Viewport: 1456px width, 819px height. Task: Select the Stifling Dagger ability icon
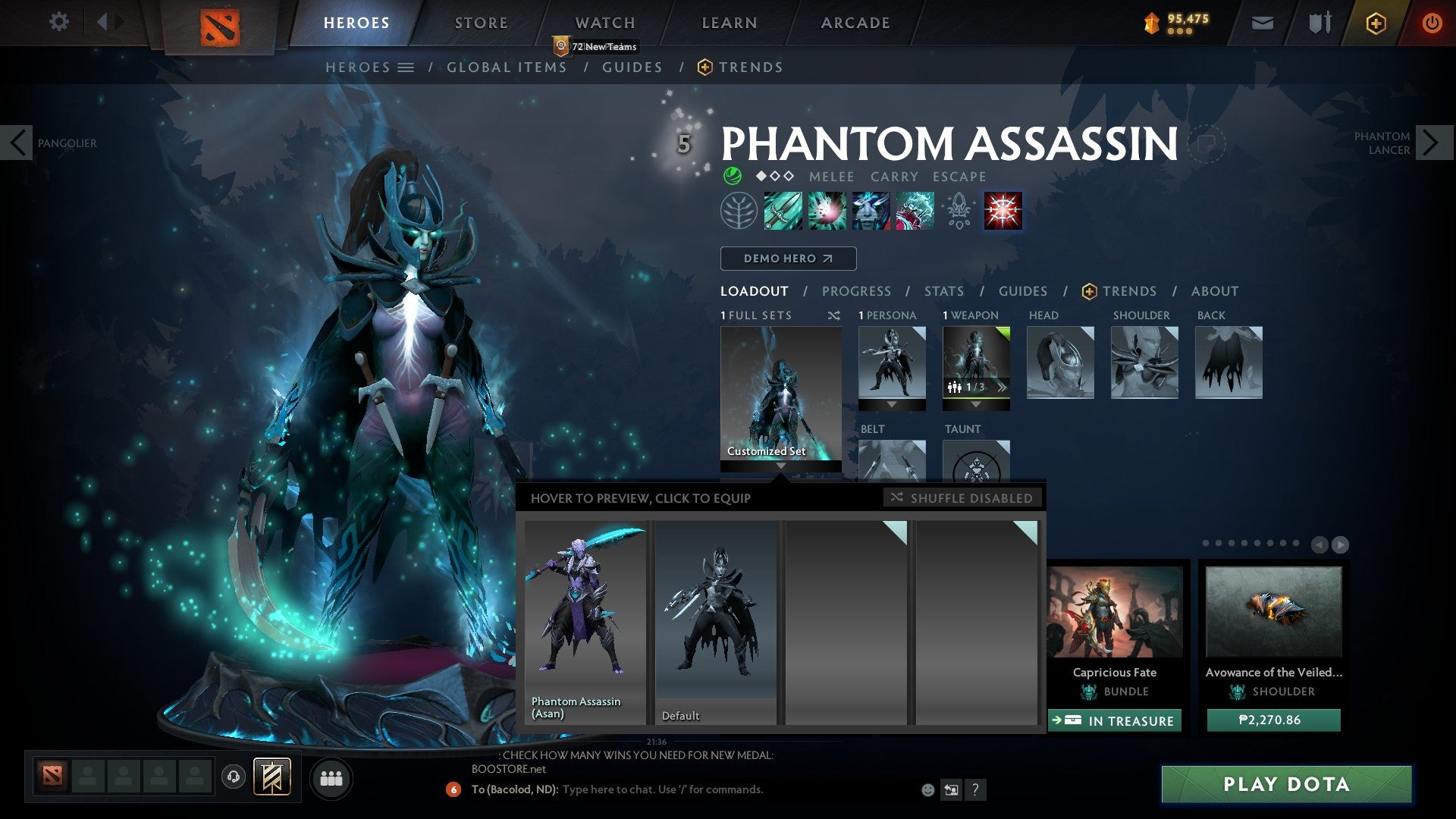point(782,211)
